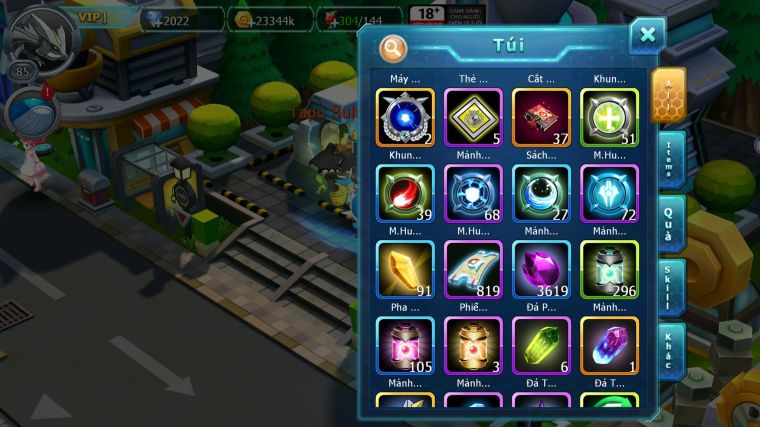Choose the ticket voucher item with 819

[x=473, y=270]
